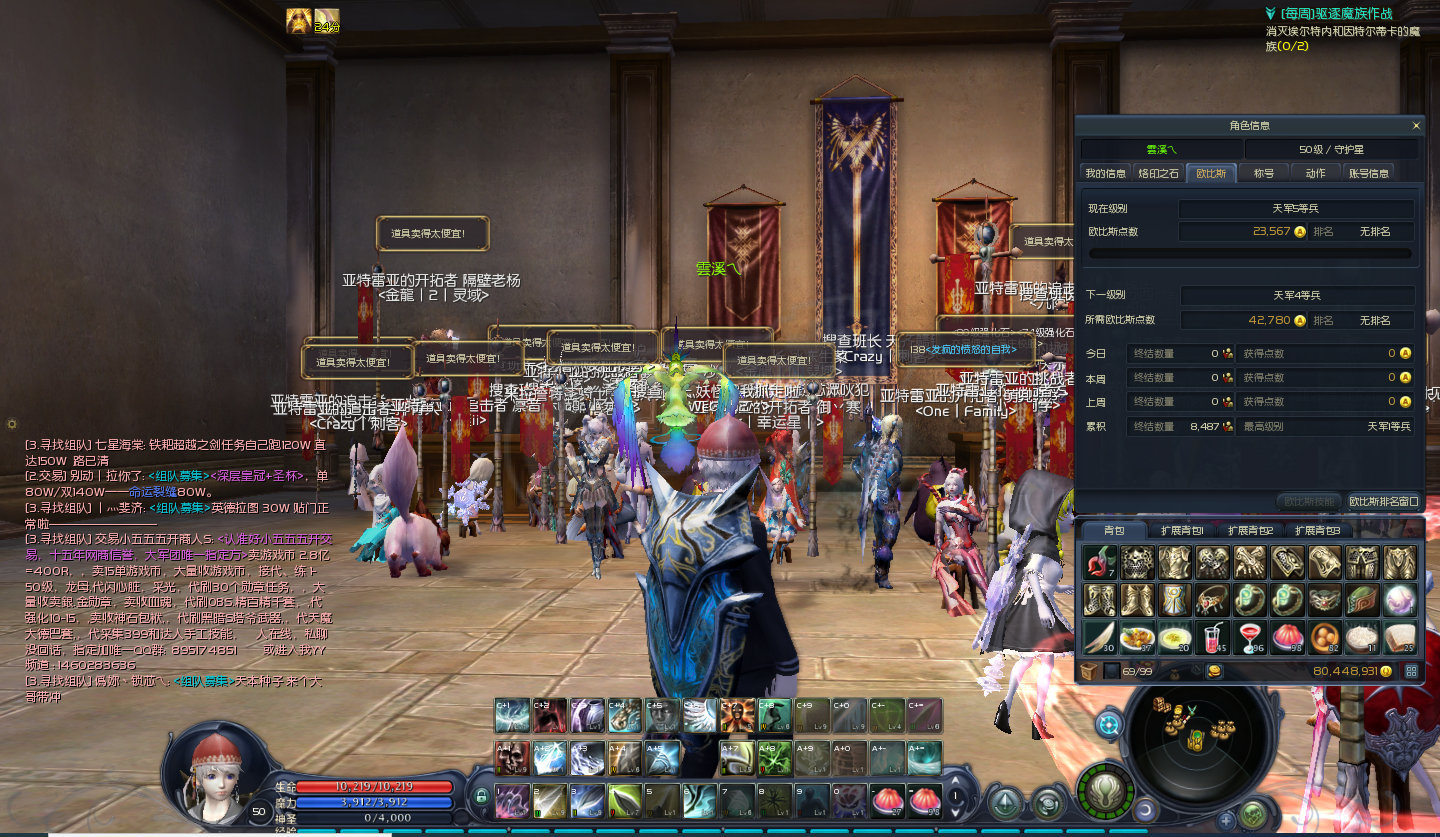The width and height of the screenshot is (1440, 837).
Task: Open the 账号信息 tab
Action: pos(1368,173)
